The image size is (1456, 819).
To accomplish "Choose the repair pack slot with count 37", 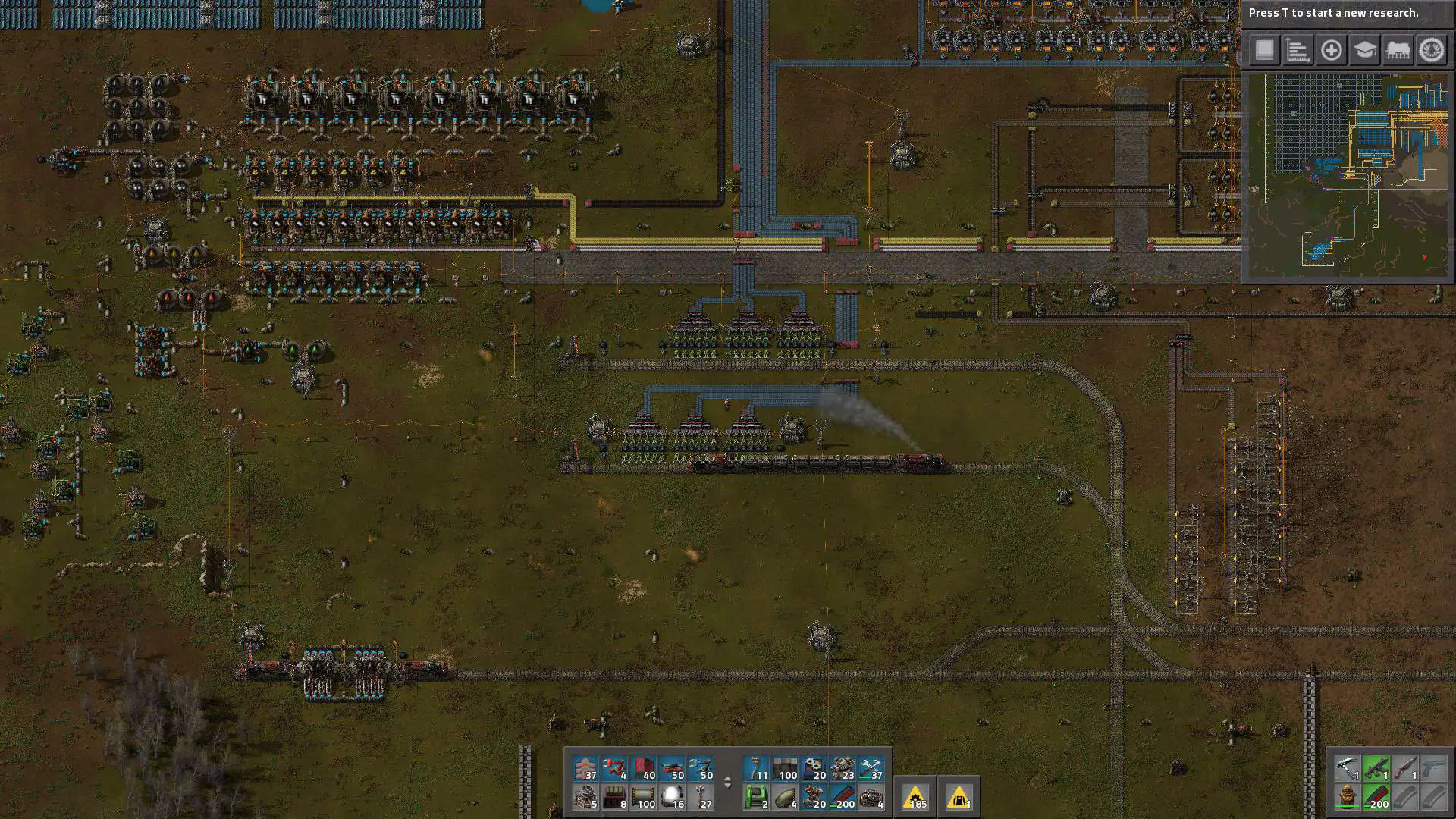I will 871,768.
